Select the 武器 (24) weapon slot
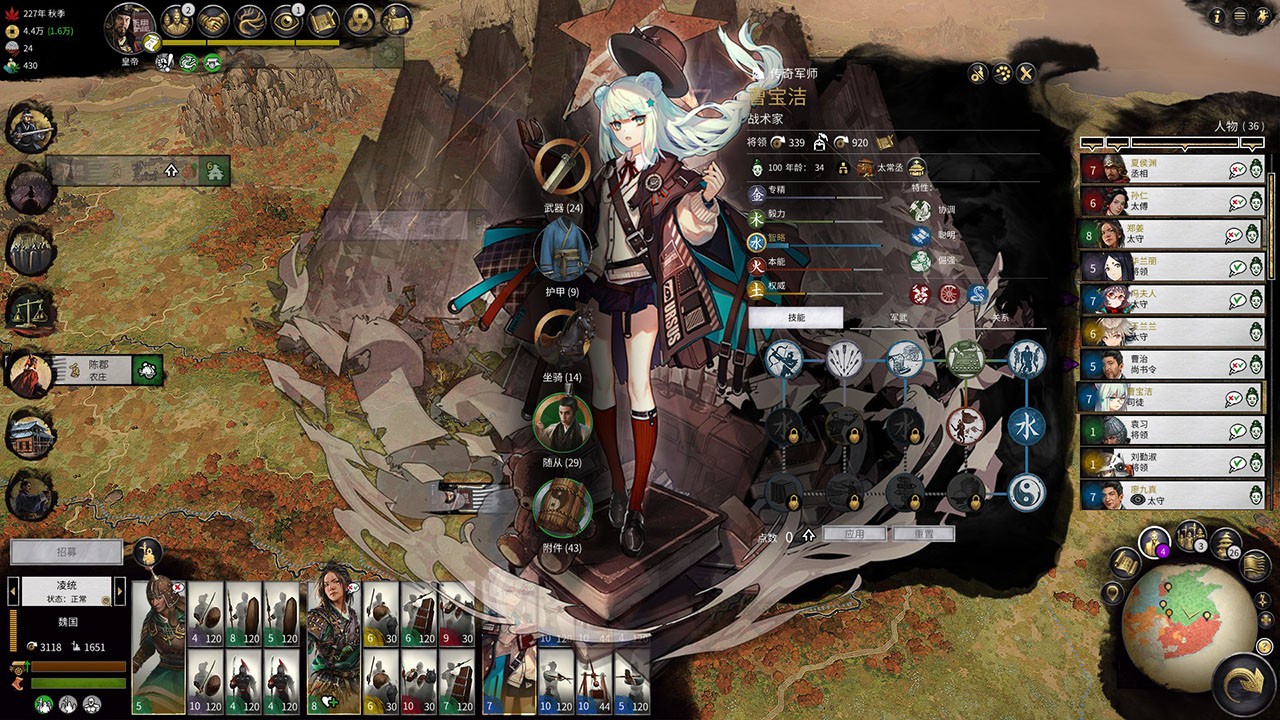Viewport: 1280px width, 720px height. [x=562, y=168]
